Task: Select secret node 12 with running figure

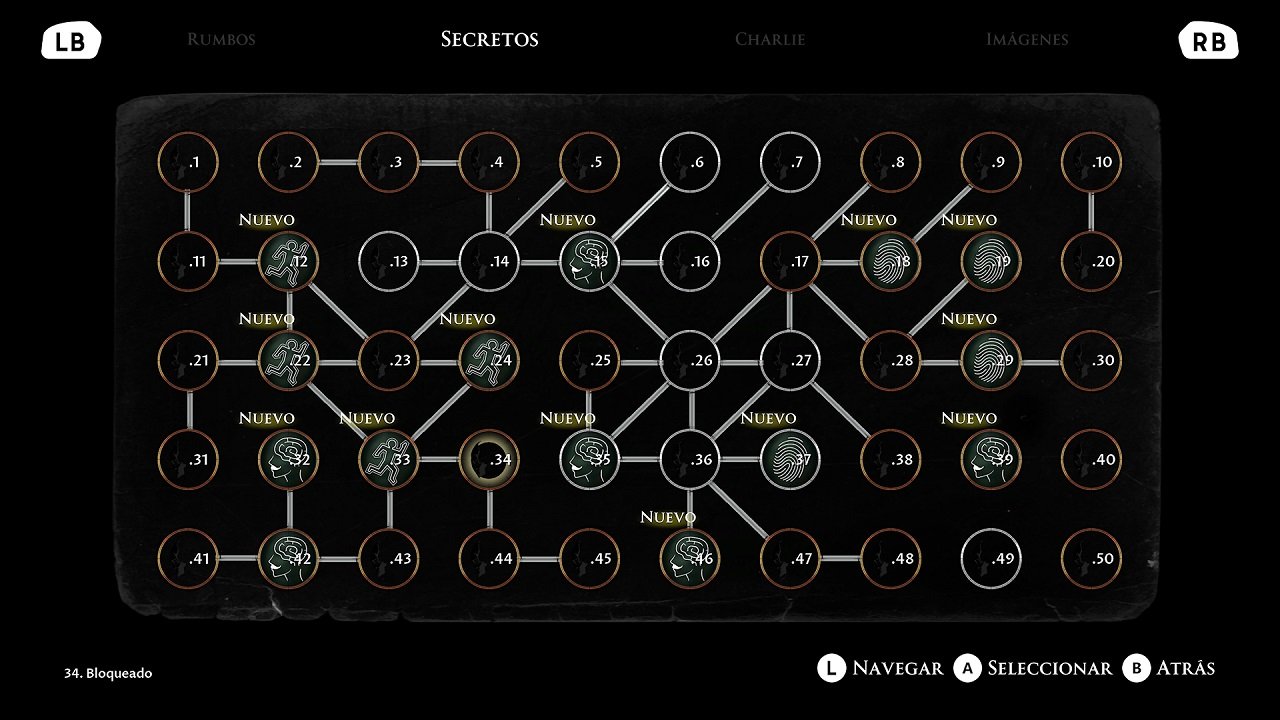Action: point(289,262)
